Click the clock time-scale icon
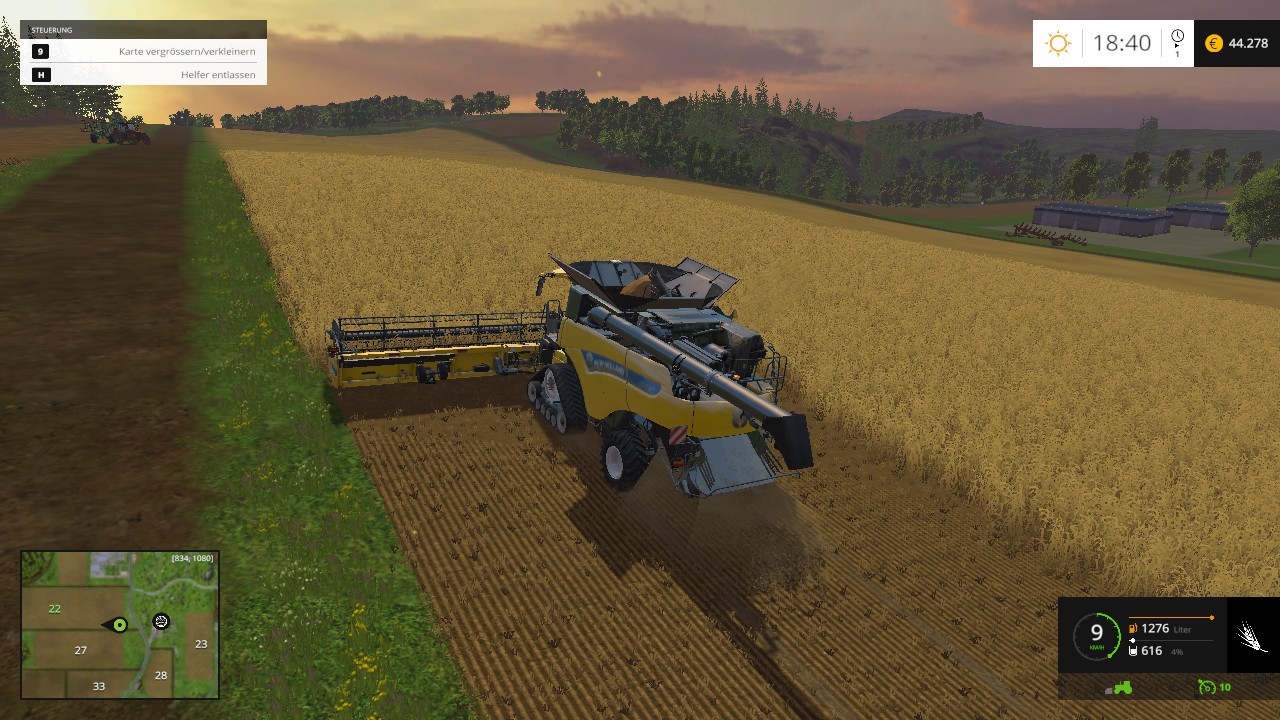The width and height of the screenshot is (1280, 720). tap(1177, 38)
